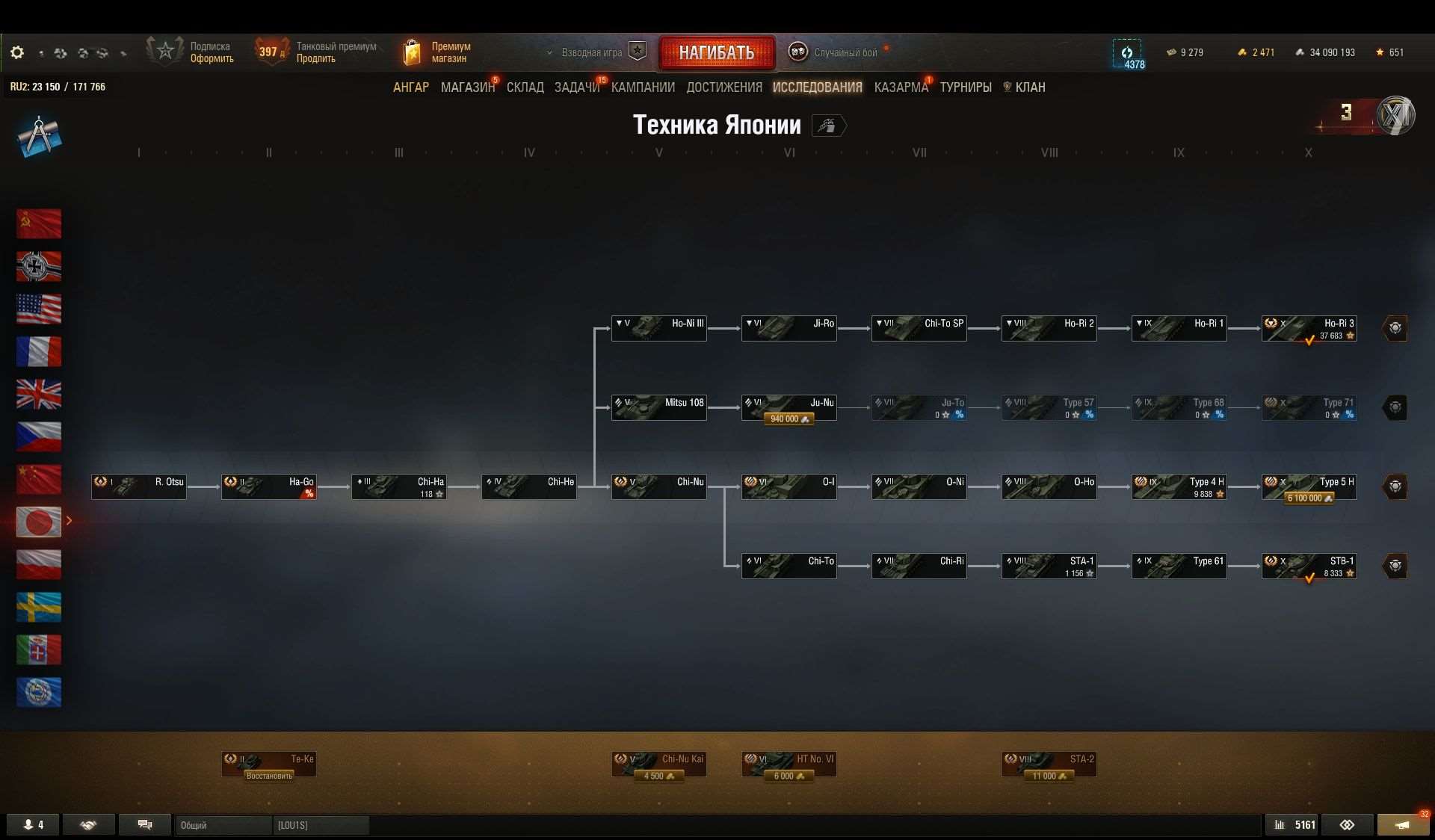Toggle the Ho-Ri 3 branch view button
This screenshot has height=840, width=1435.
tap(1396, 328)
